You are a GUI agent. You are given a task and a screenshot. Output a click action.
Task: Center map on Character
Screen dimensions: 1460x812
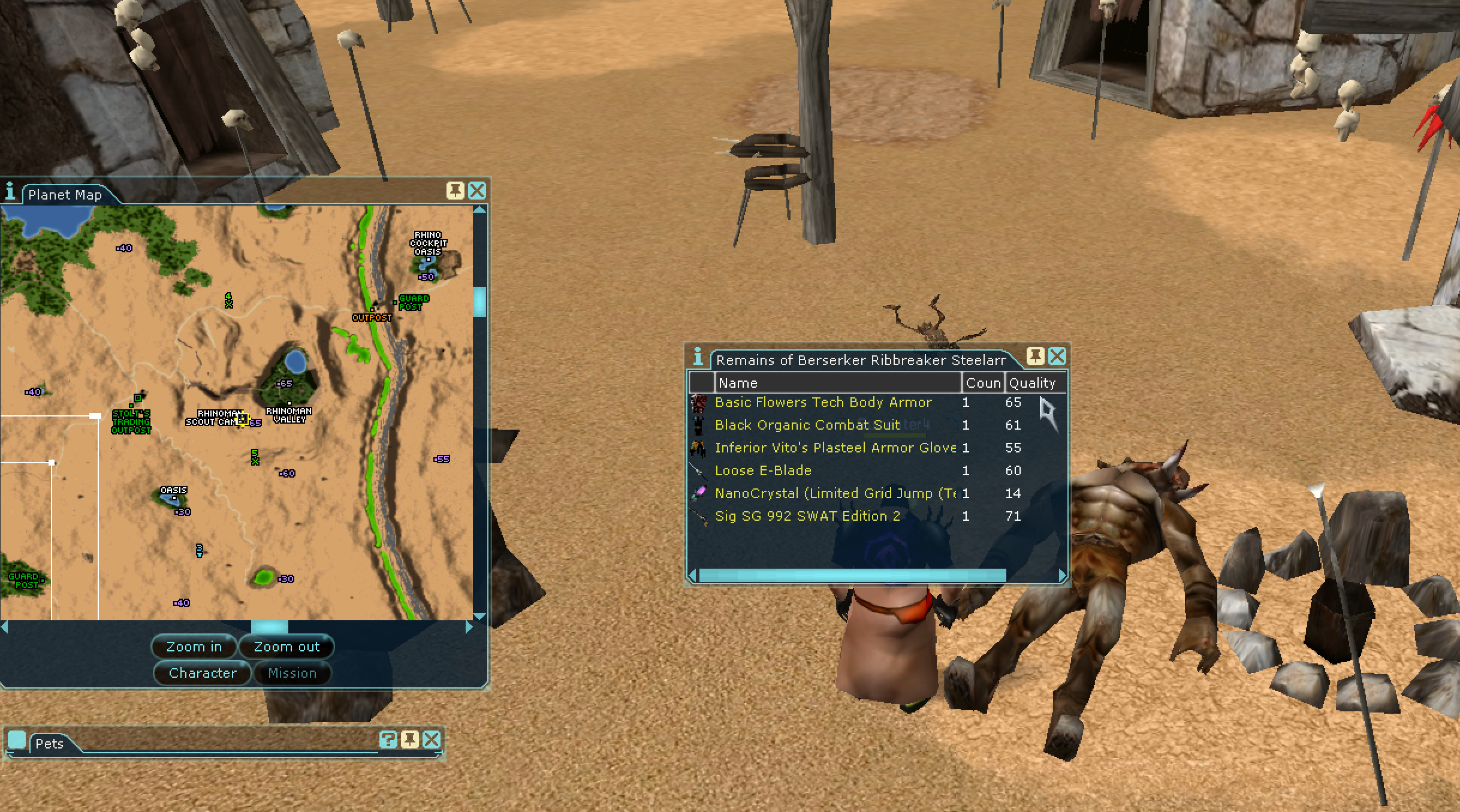[x=203, y=673]
